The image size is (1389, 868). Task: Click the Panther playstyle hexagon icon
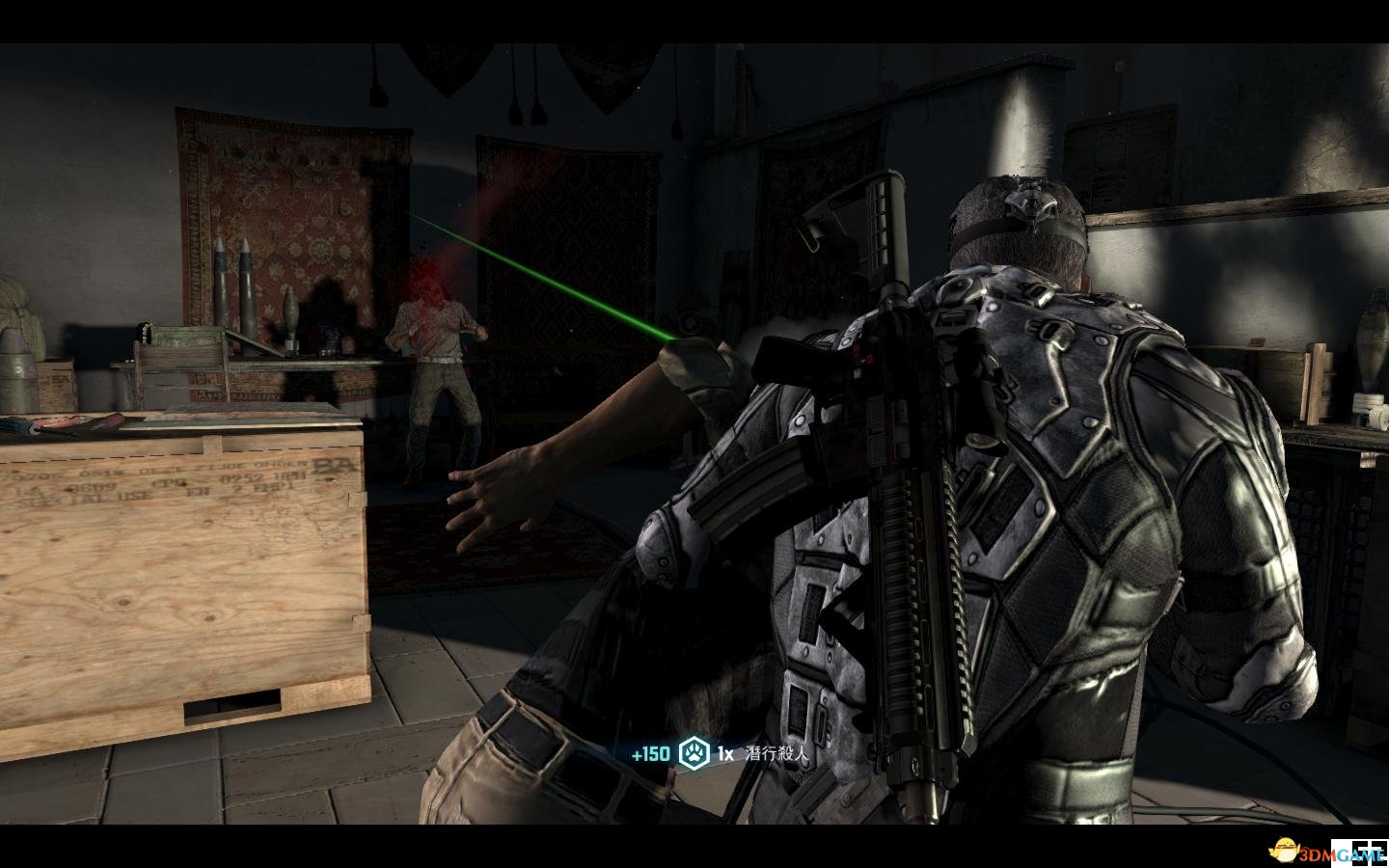coord(694,753)
